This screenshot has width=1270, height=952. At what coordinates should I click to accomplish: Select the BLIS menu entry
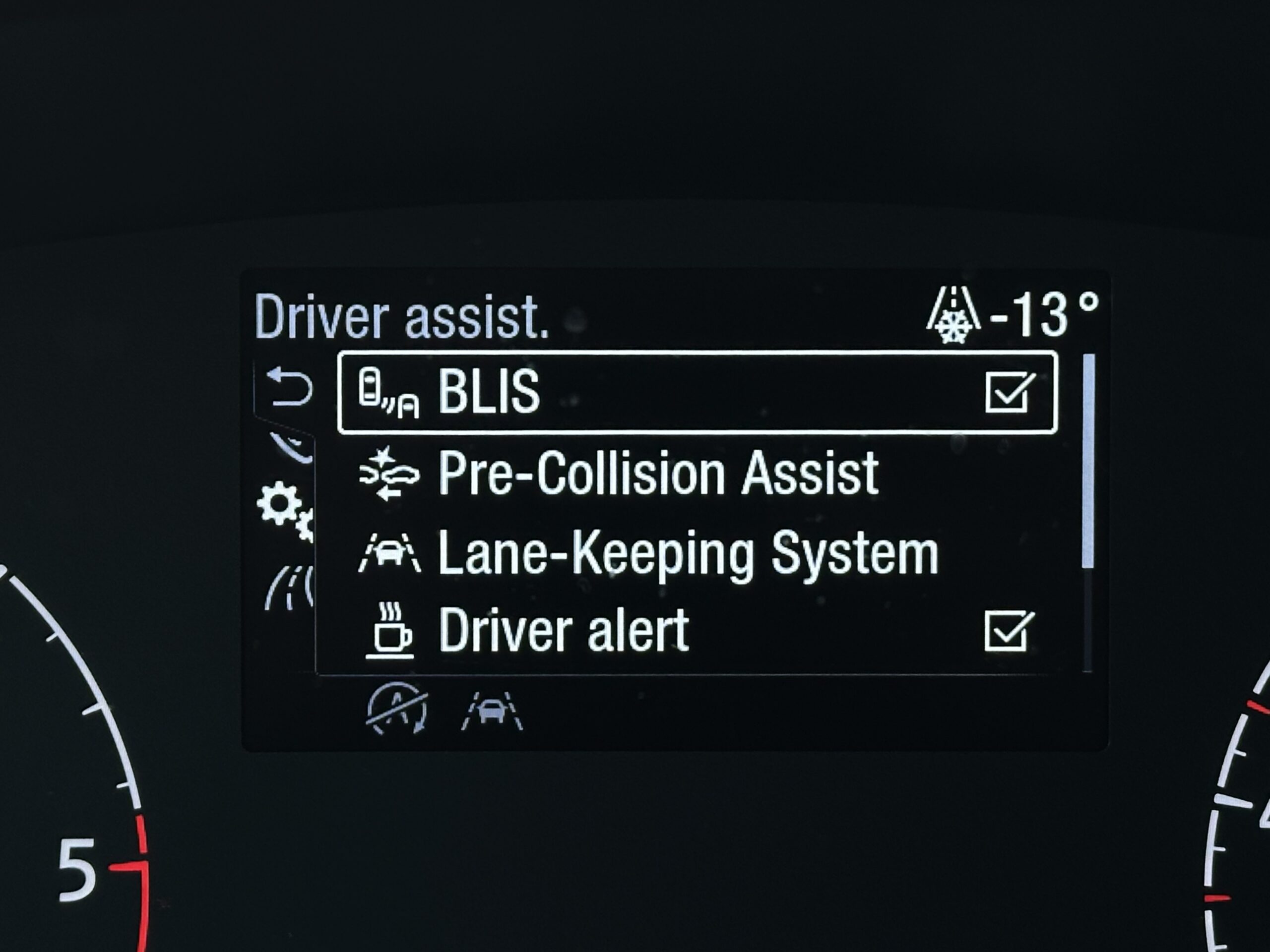[x=489, y=393]
